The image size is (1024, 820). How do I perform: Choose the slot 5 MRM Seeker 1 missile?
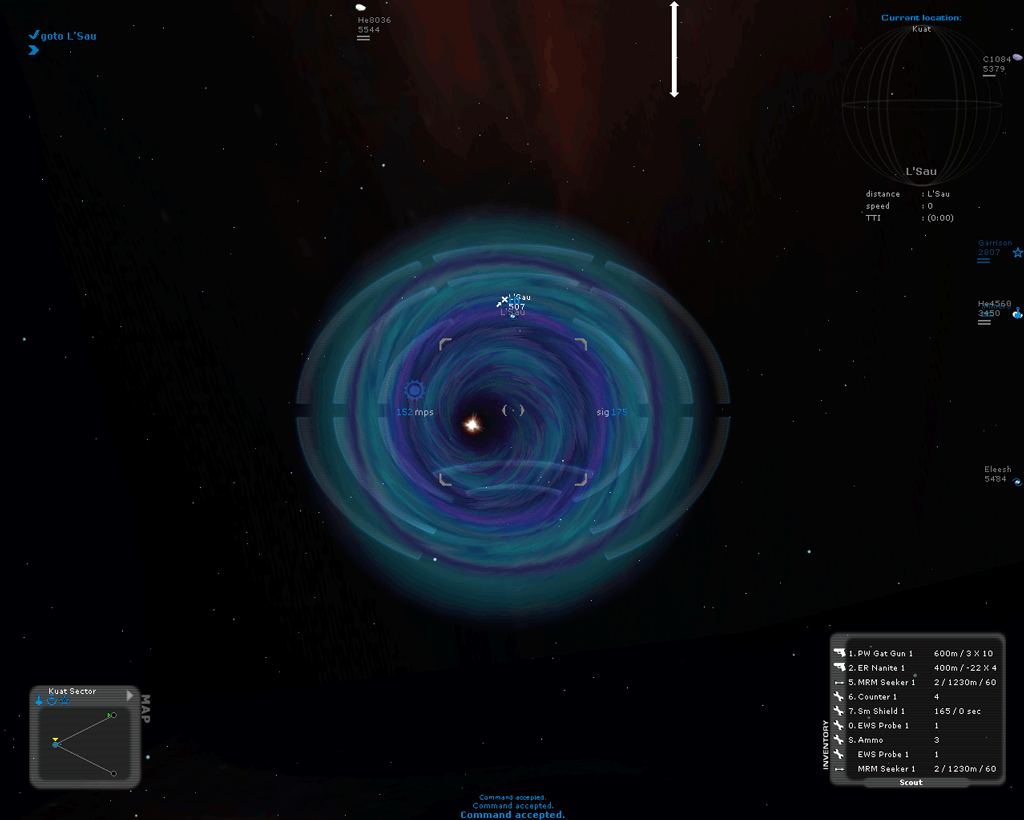click(x=914, y=682)
